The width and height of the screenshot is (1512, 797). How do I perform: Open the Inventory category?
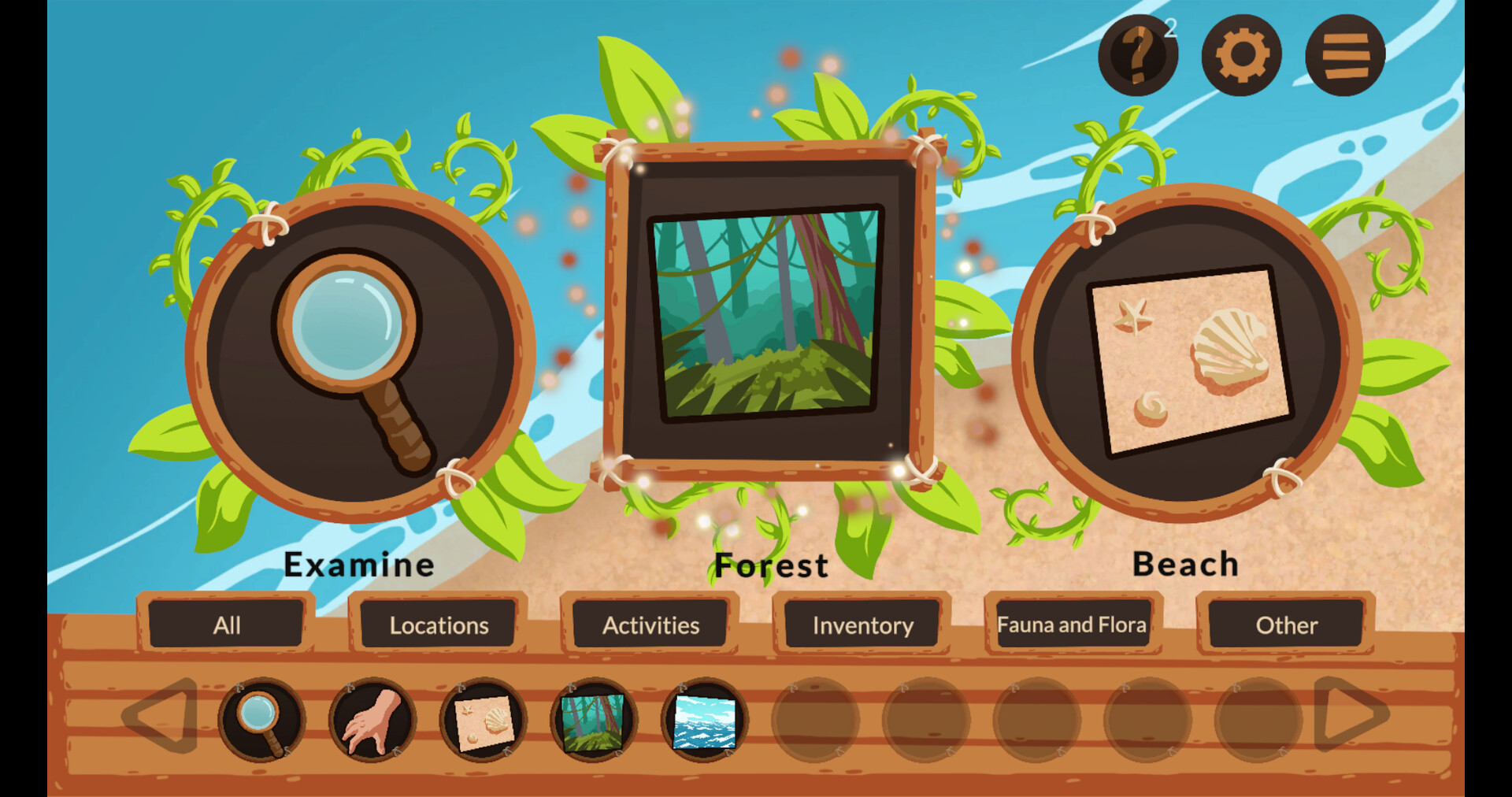(x=863, y=625)
